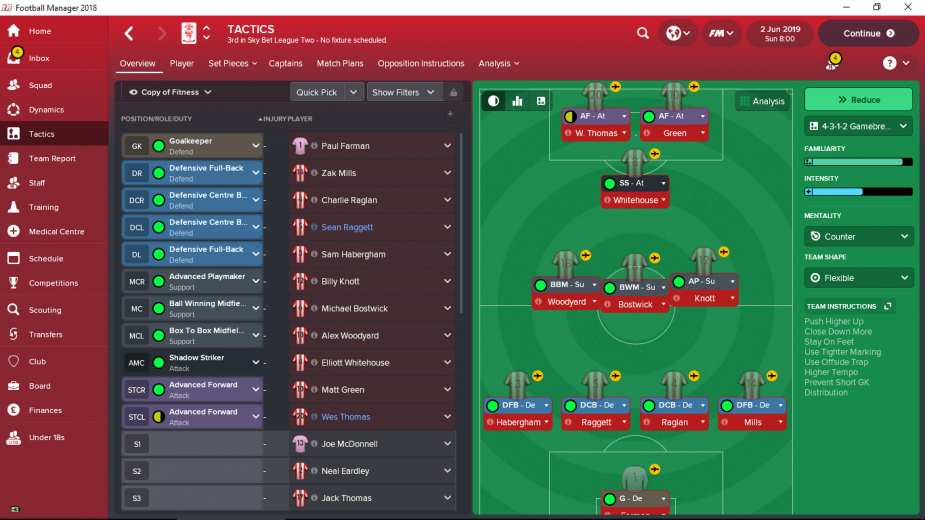
Task: Open the Inbox from sidebar
Action: [x=40, y=59]
